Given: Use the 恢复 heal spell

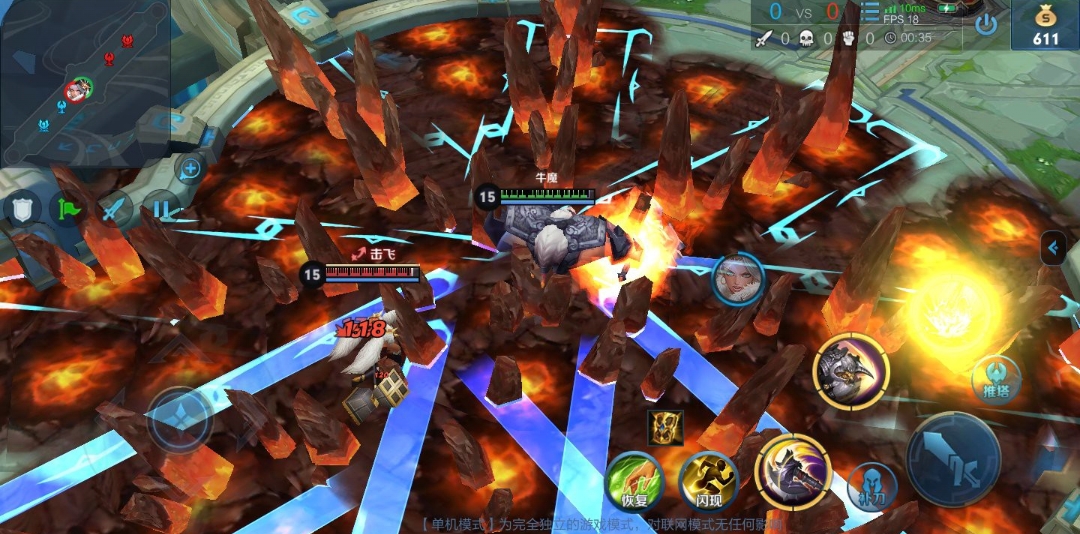Looking at the screenshot, I should click(634, 483).
